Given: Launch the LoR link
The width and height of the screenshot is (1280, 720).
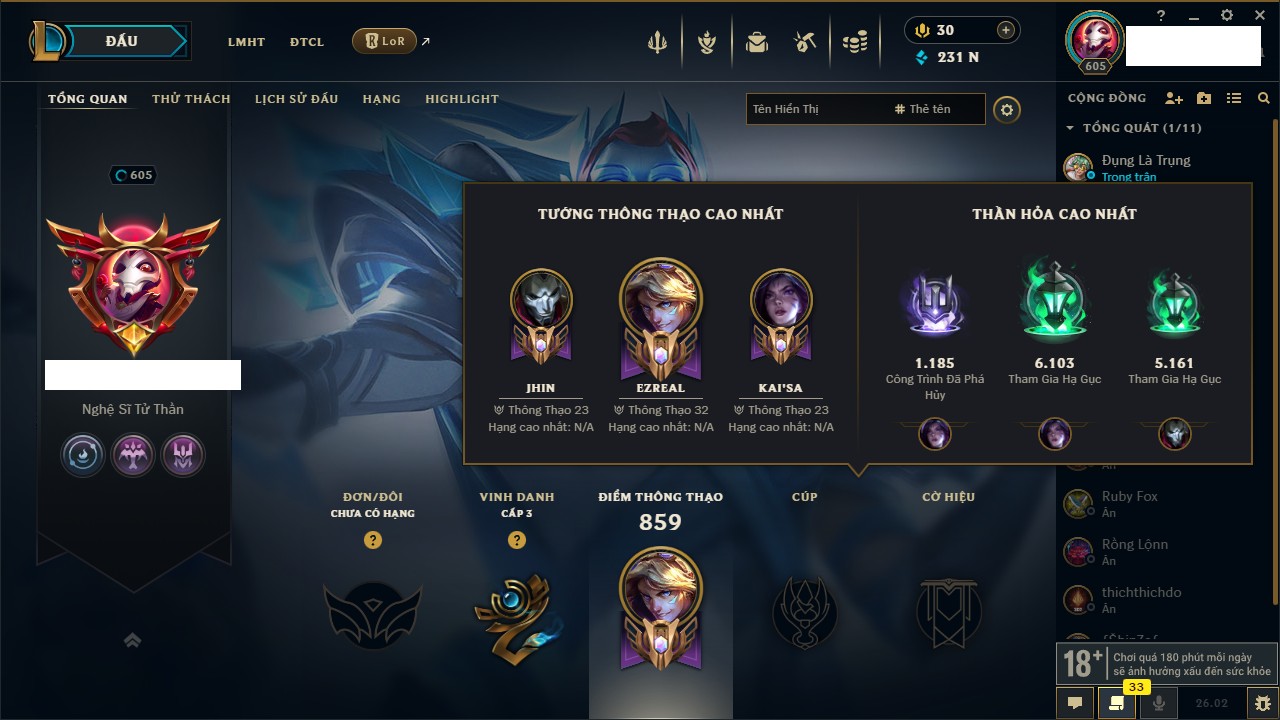Looking at the screenshot, I should 385,41.
